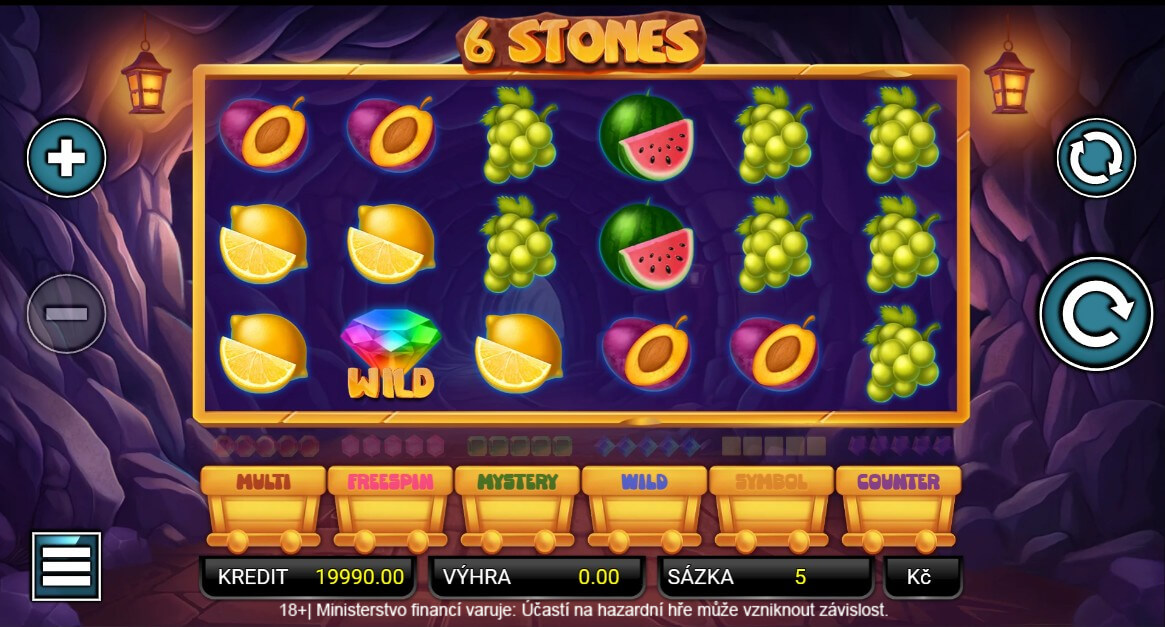This screenshot has height=627, width=1165.
Task: Open the hamburger menu
Action: pos(66,566)
